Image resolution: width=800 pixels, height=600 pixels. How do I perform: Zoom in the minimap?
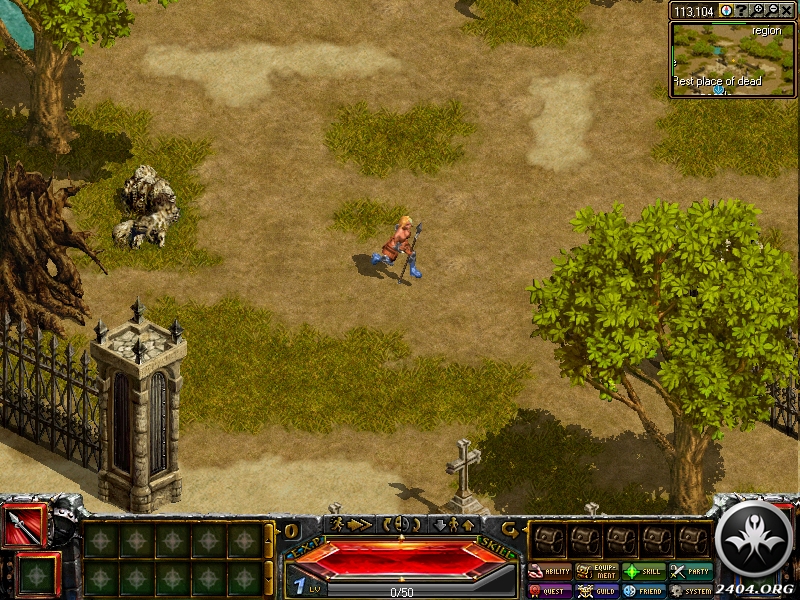pyautogui.click(x=757, y=10)
